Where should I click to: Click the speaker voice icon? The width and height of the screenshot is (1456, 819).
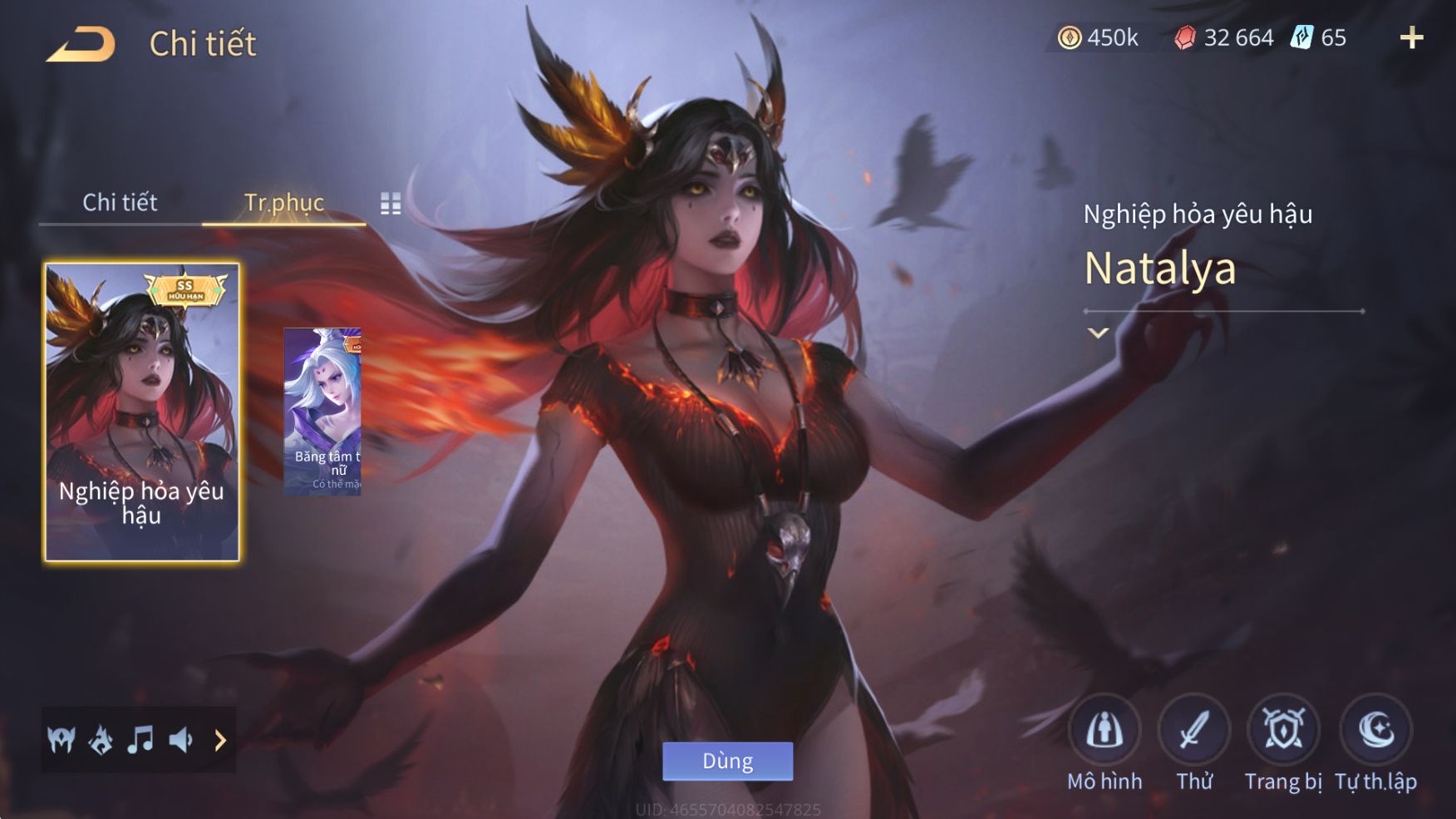(180, 739)
